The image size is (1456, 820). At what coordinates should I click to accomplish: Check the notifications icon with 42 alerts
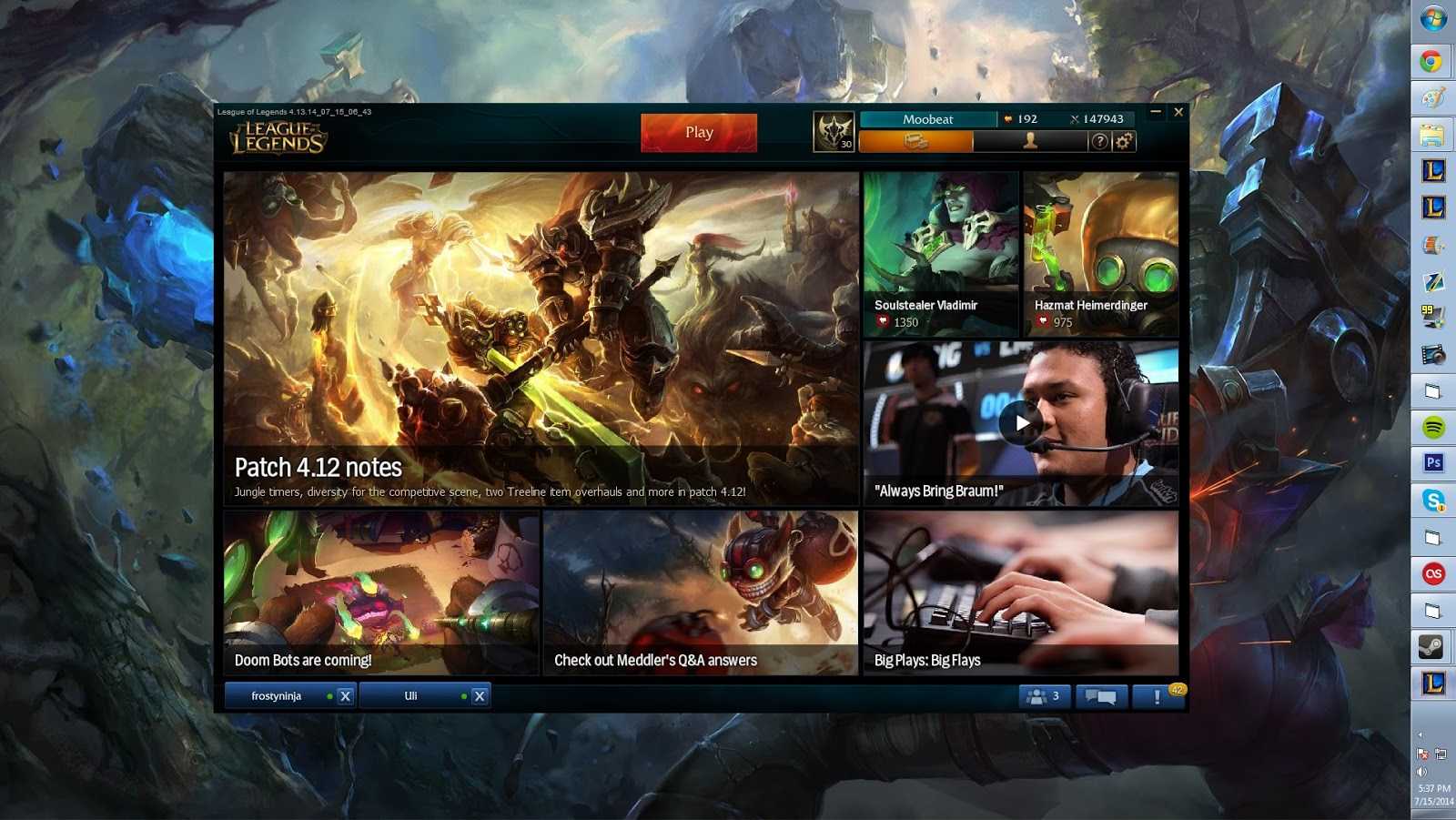(1158, 695)
